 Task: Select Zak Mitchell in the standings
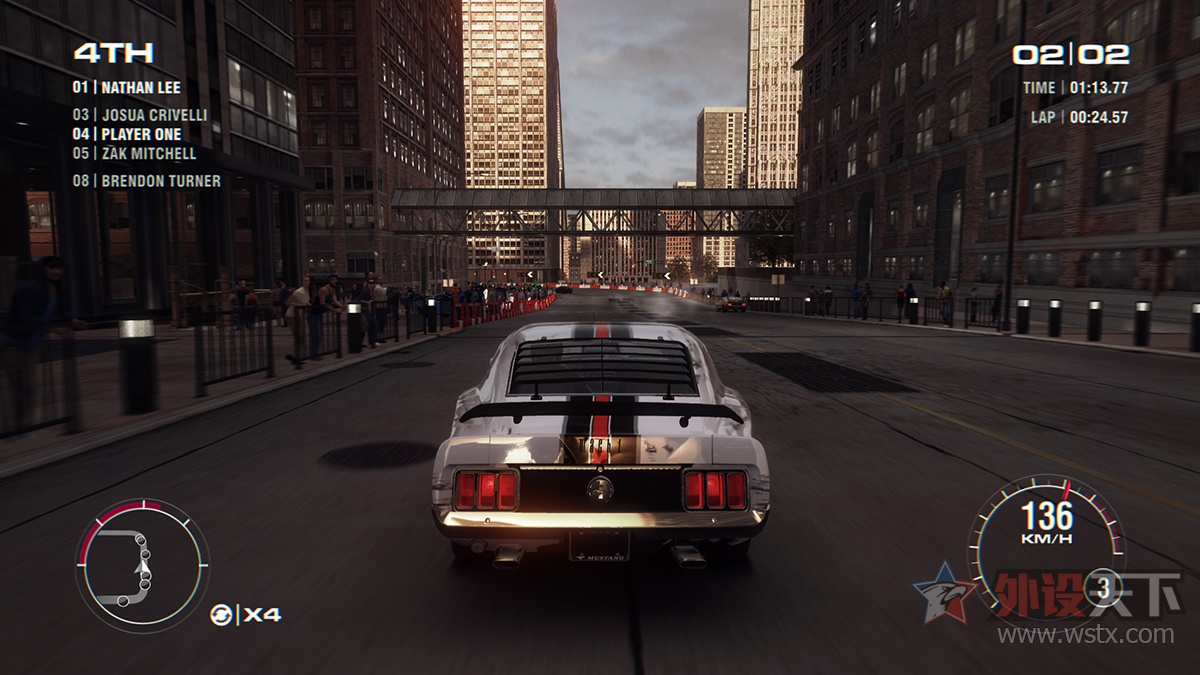tap(134, 154)
